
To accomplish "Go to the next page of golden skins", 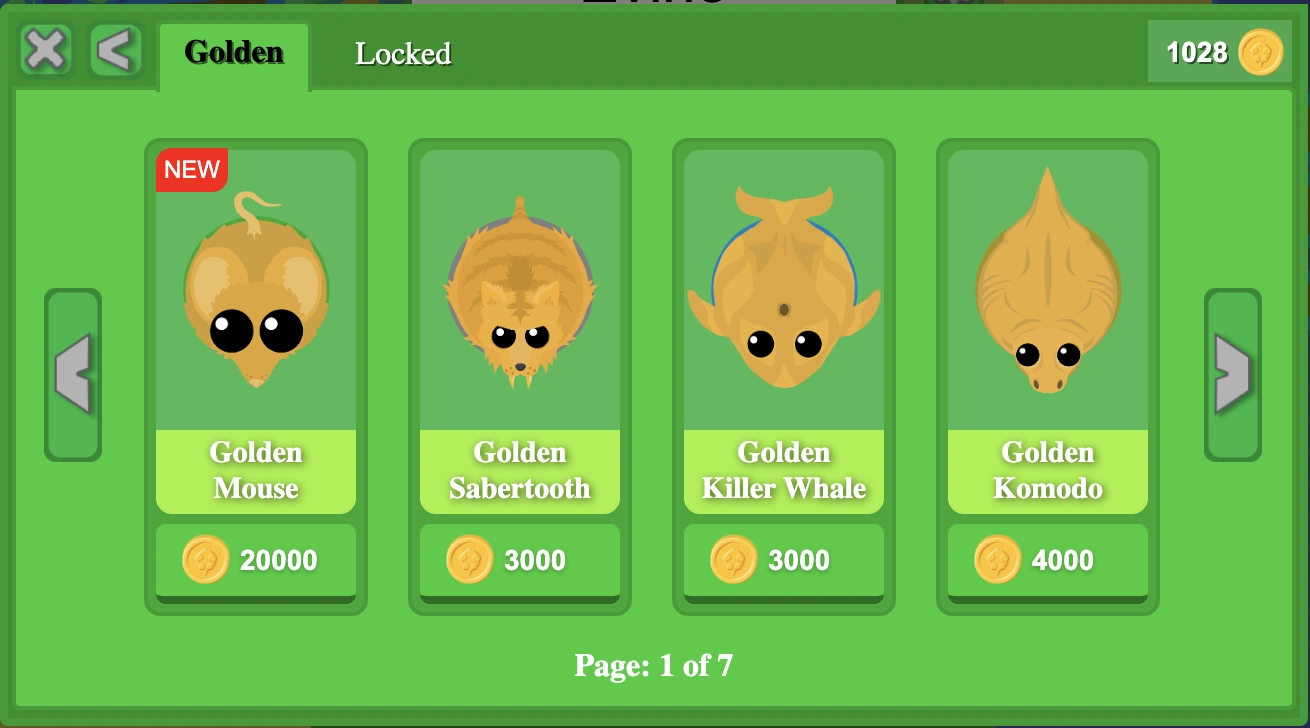I will pyautogui.click(x=1232, y=375).
